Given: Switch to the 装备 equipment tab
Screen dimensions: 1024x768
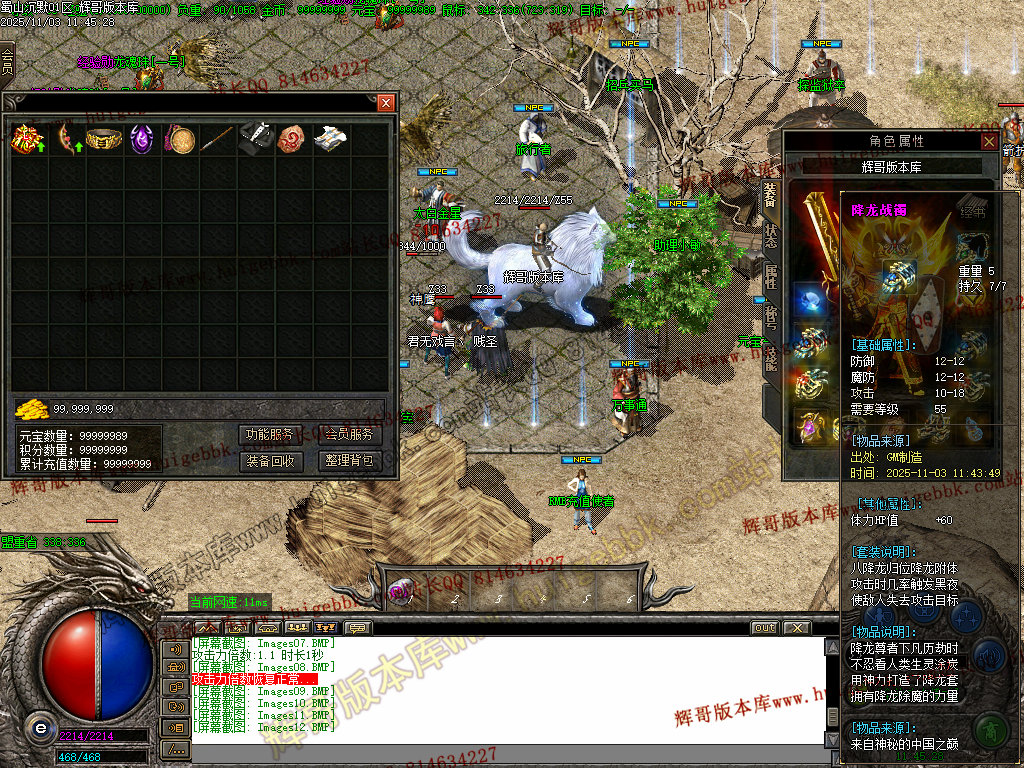Looking at the screenshot, I should (x=771, y=196).
